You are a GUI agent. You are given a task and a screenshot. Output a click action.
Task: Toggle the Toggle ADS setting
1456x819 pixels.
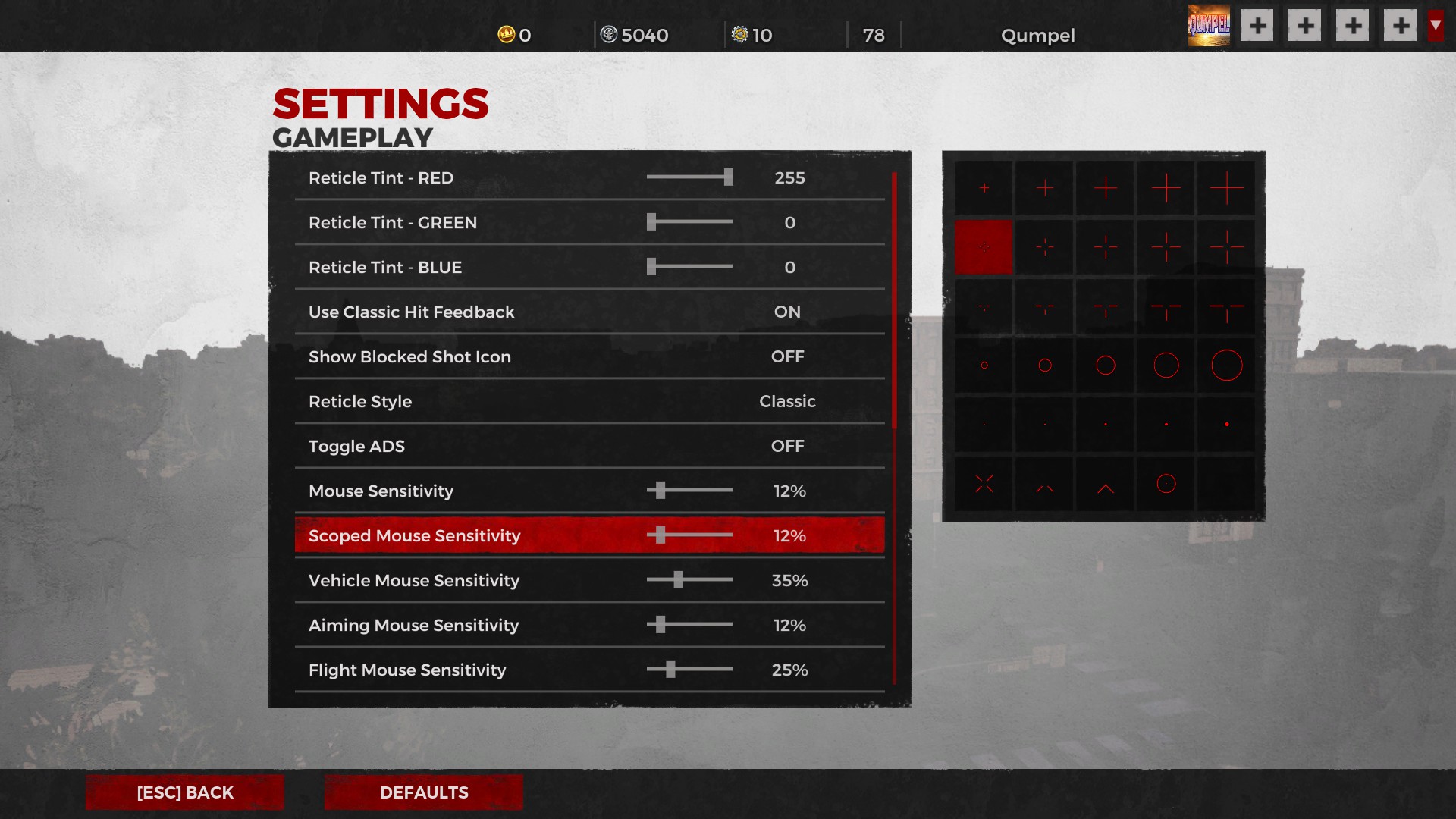(x=786, y=446)
